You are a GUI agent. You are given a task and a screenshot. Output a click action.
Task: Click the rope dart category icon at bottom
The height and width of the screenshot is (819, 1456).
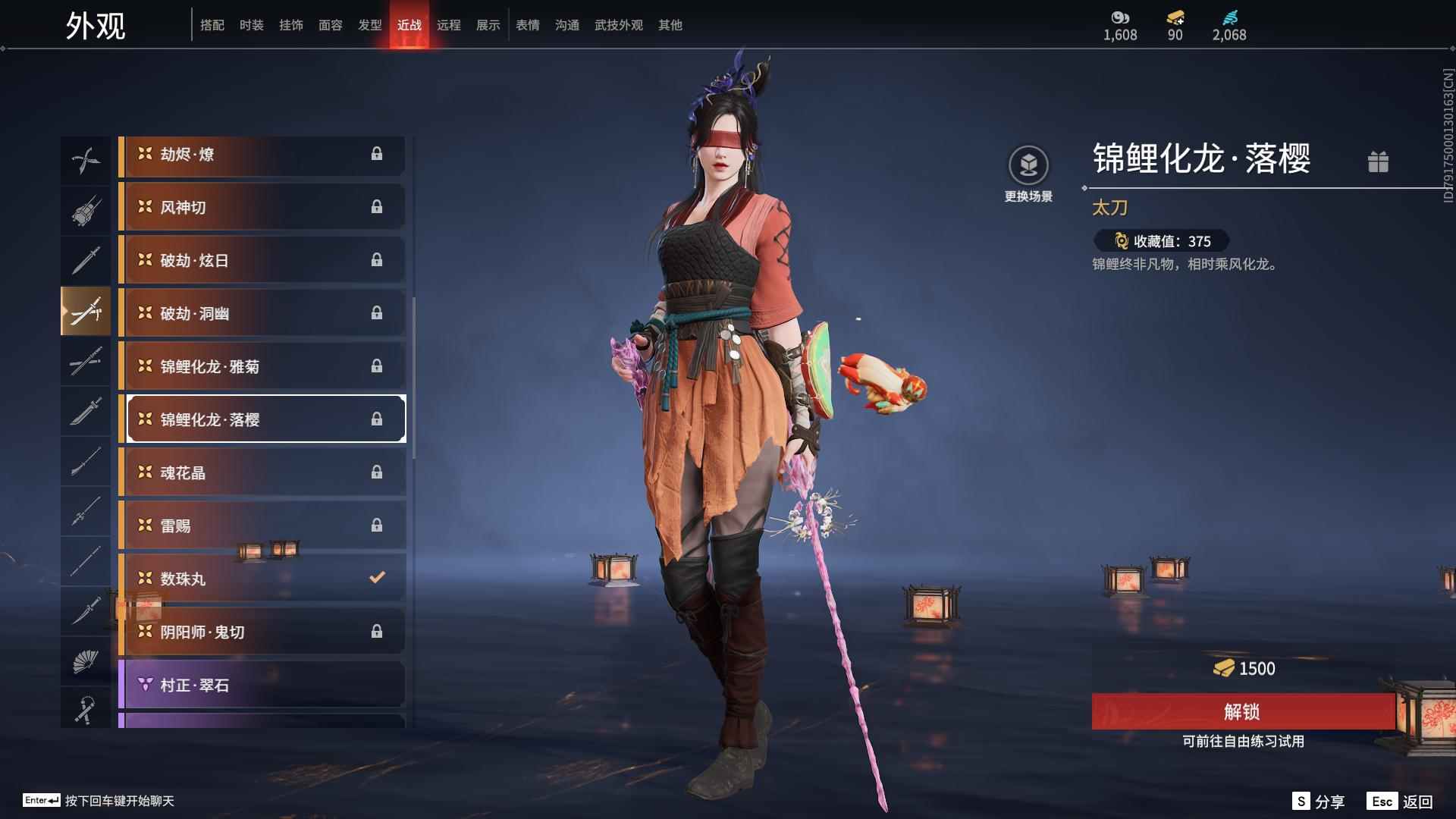click(86, 709)
